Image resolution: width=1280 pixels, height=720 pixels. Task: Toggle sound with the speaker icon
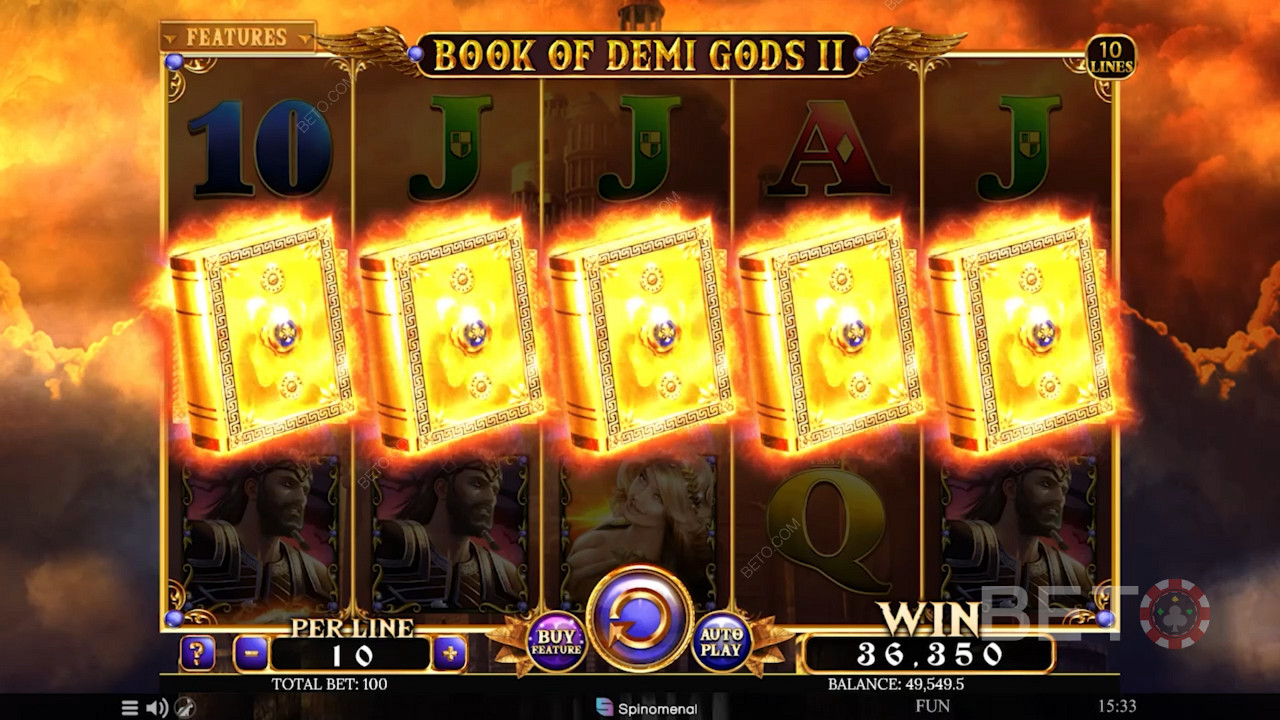(x=157, y=708)
